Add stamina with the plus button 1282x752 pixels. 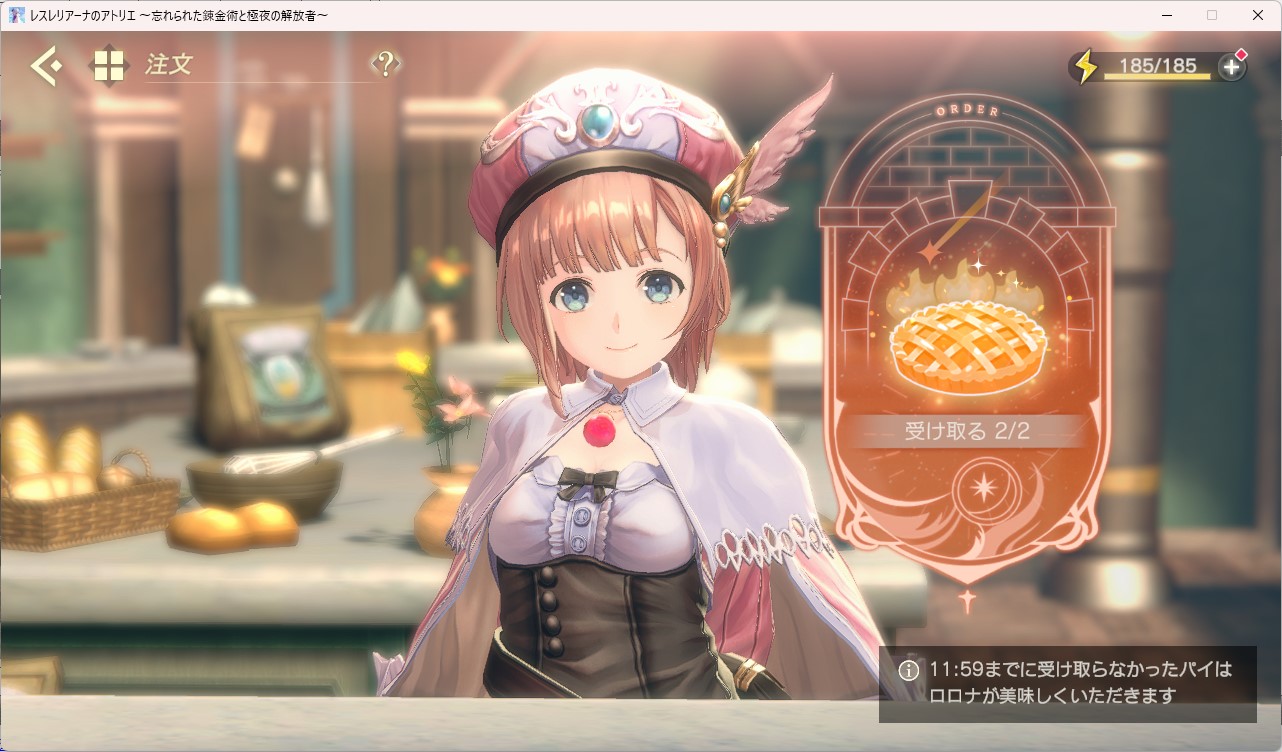coord(1232,67)
